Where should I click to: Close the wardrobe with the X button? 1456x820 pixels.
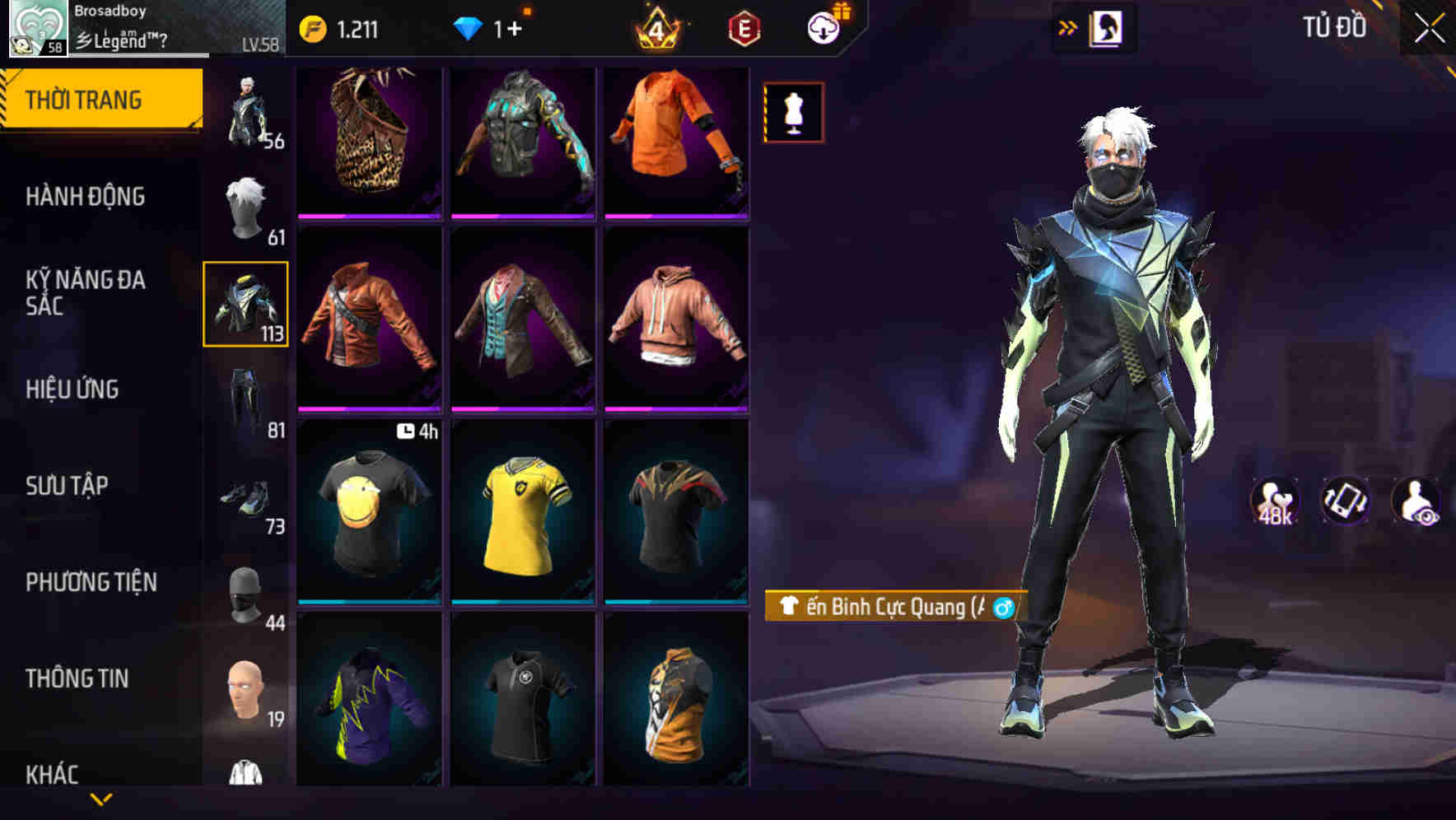point(1426,27)
